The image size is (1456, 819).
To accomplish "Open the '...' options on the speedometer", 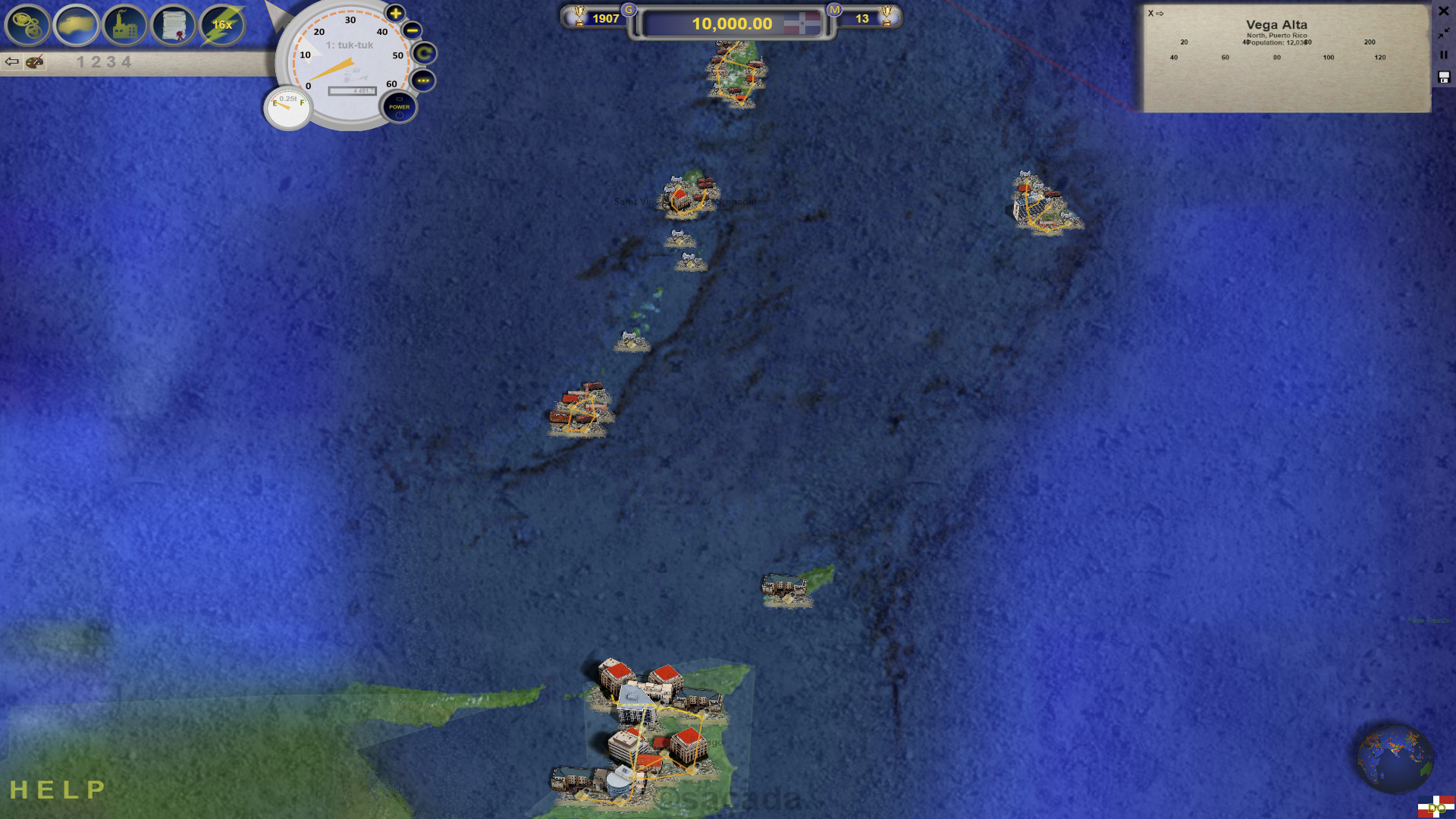I will (x=424, y=80).
